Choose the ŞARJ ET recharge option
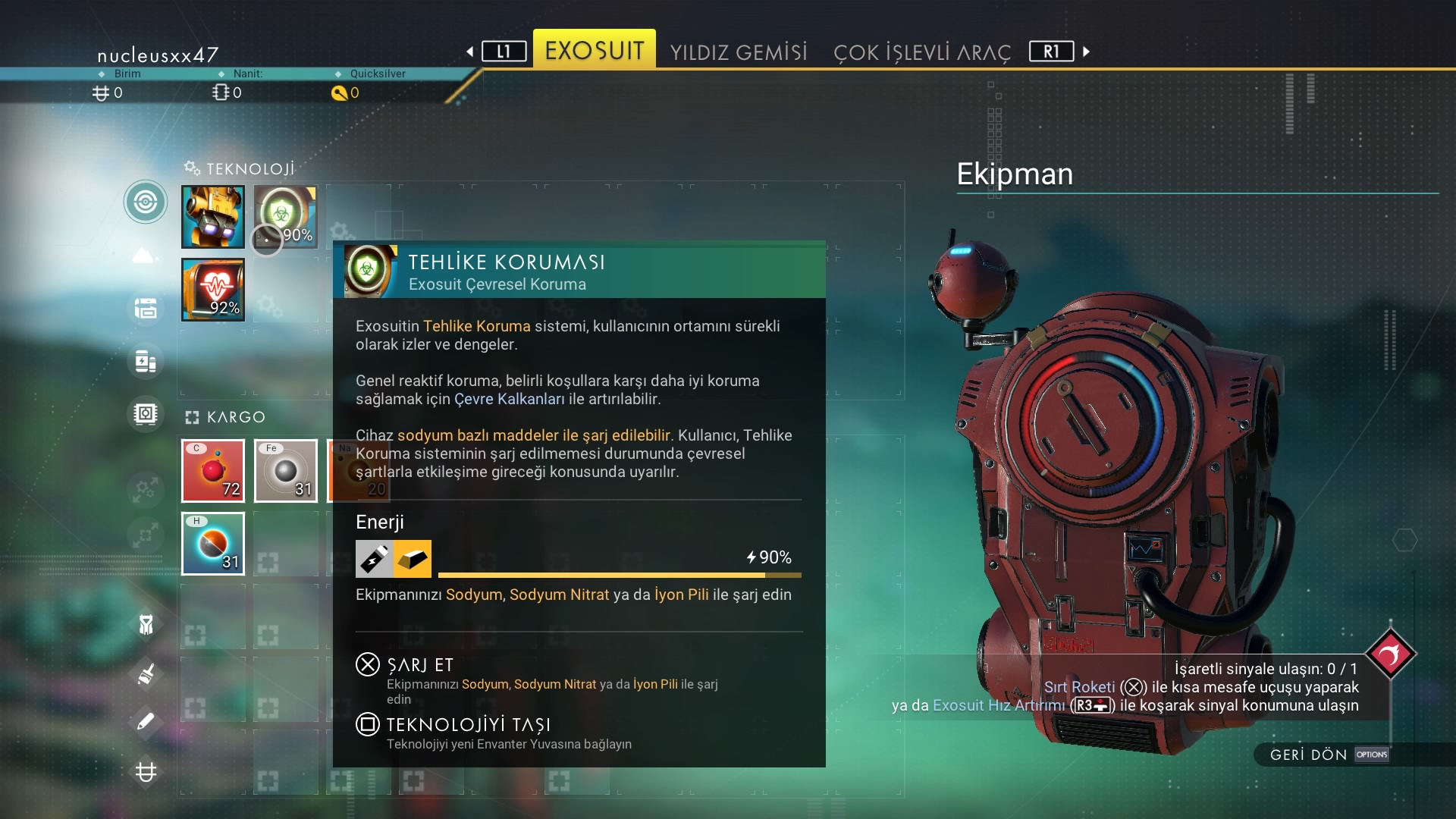1456x819 pixels. (419, 665)
